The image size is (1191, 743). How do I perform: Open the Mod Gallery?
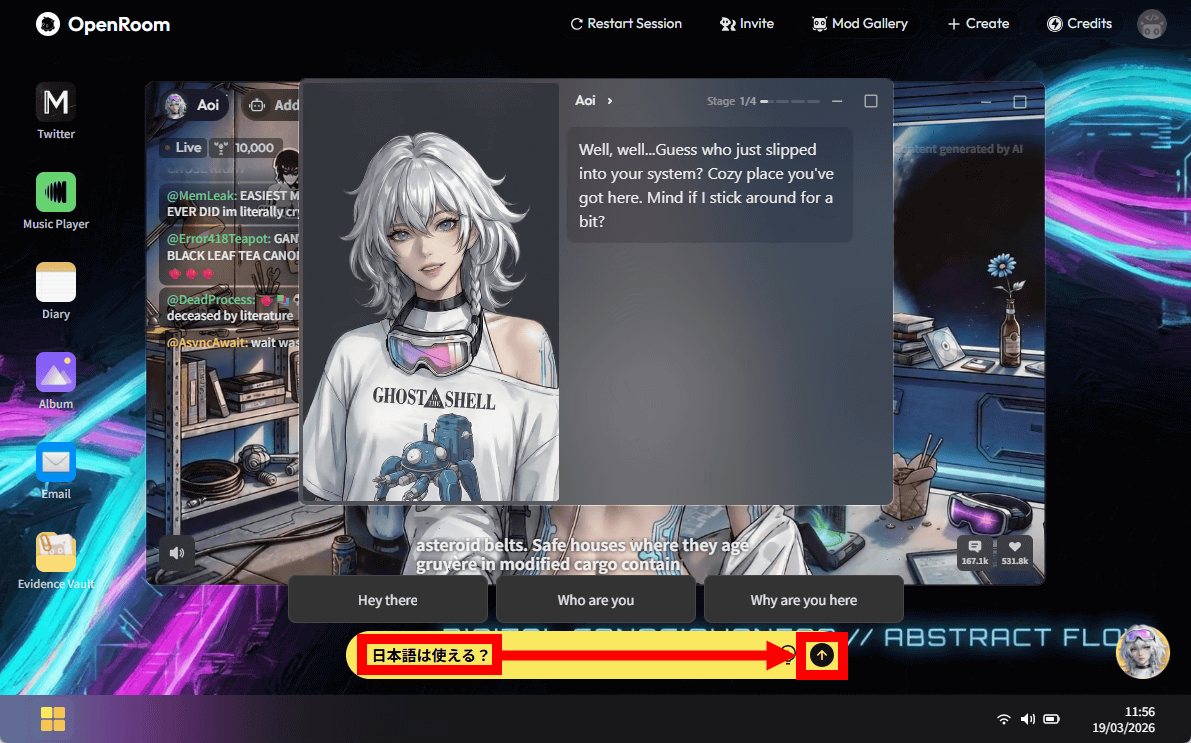[860, 24]
